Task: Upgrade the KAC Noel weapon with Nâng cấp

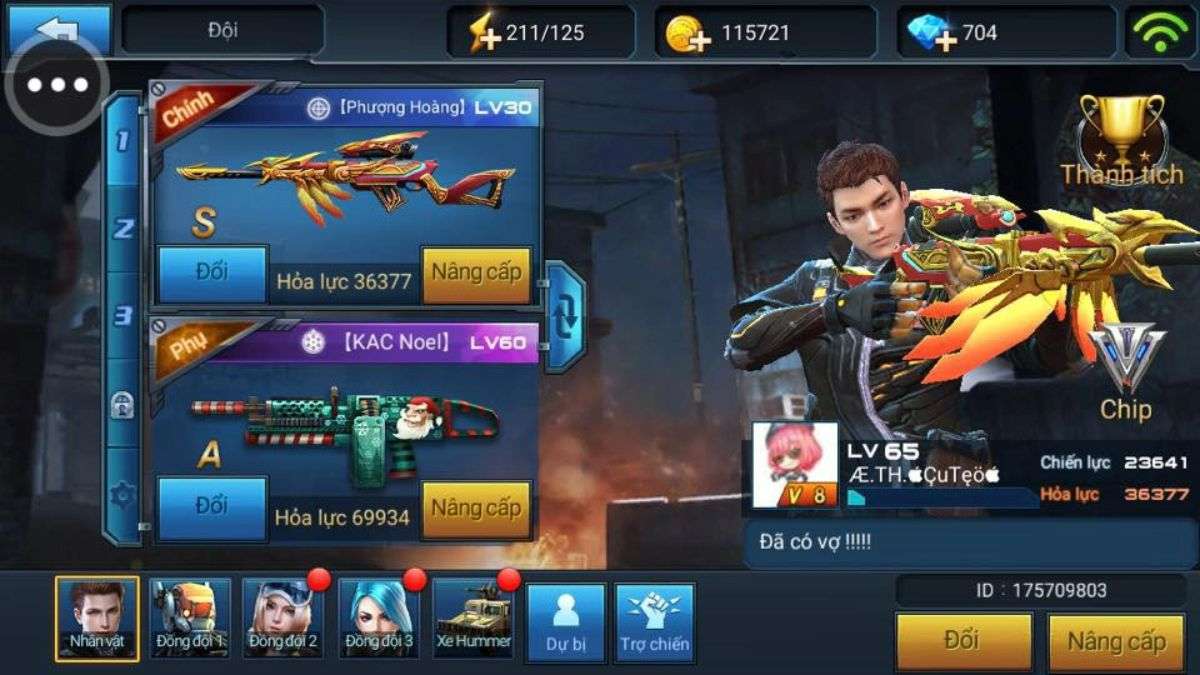Action: click(x=476, y=509)
